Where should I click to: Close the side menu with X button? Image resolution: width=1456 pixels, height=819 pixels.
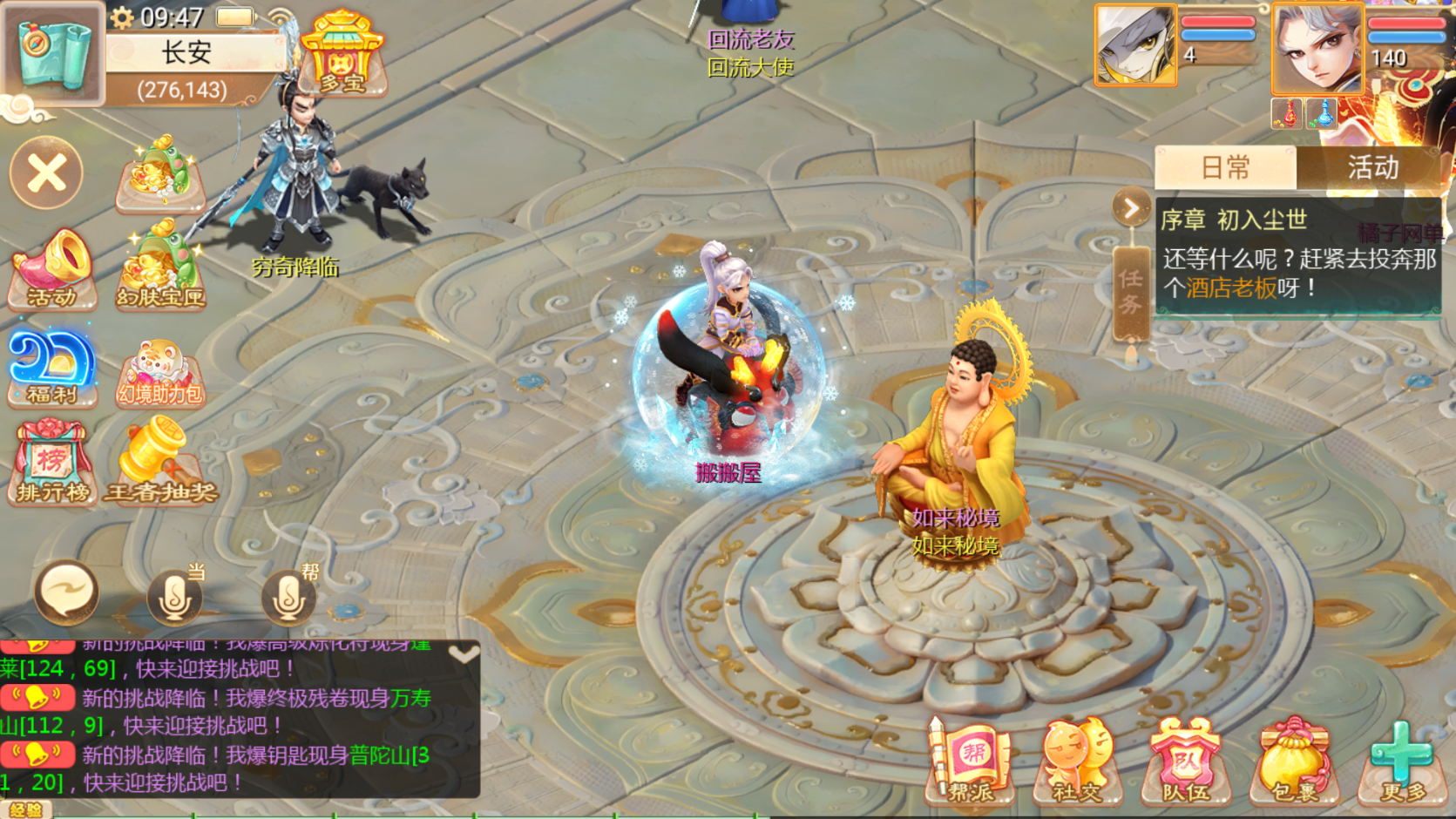click(x=47, y=173)
